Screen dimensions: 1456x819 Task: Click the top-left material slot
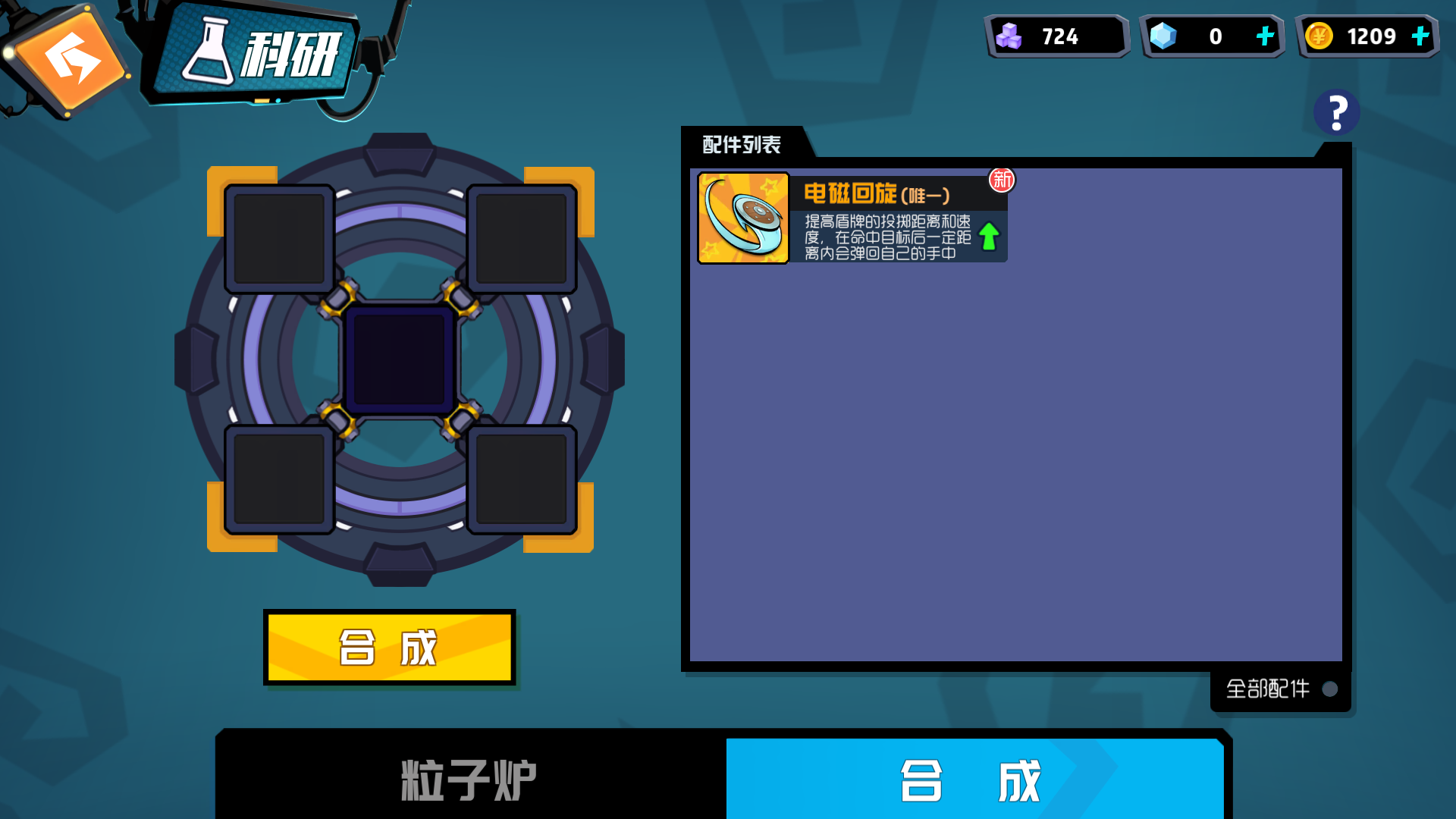(x=278, y=237)
